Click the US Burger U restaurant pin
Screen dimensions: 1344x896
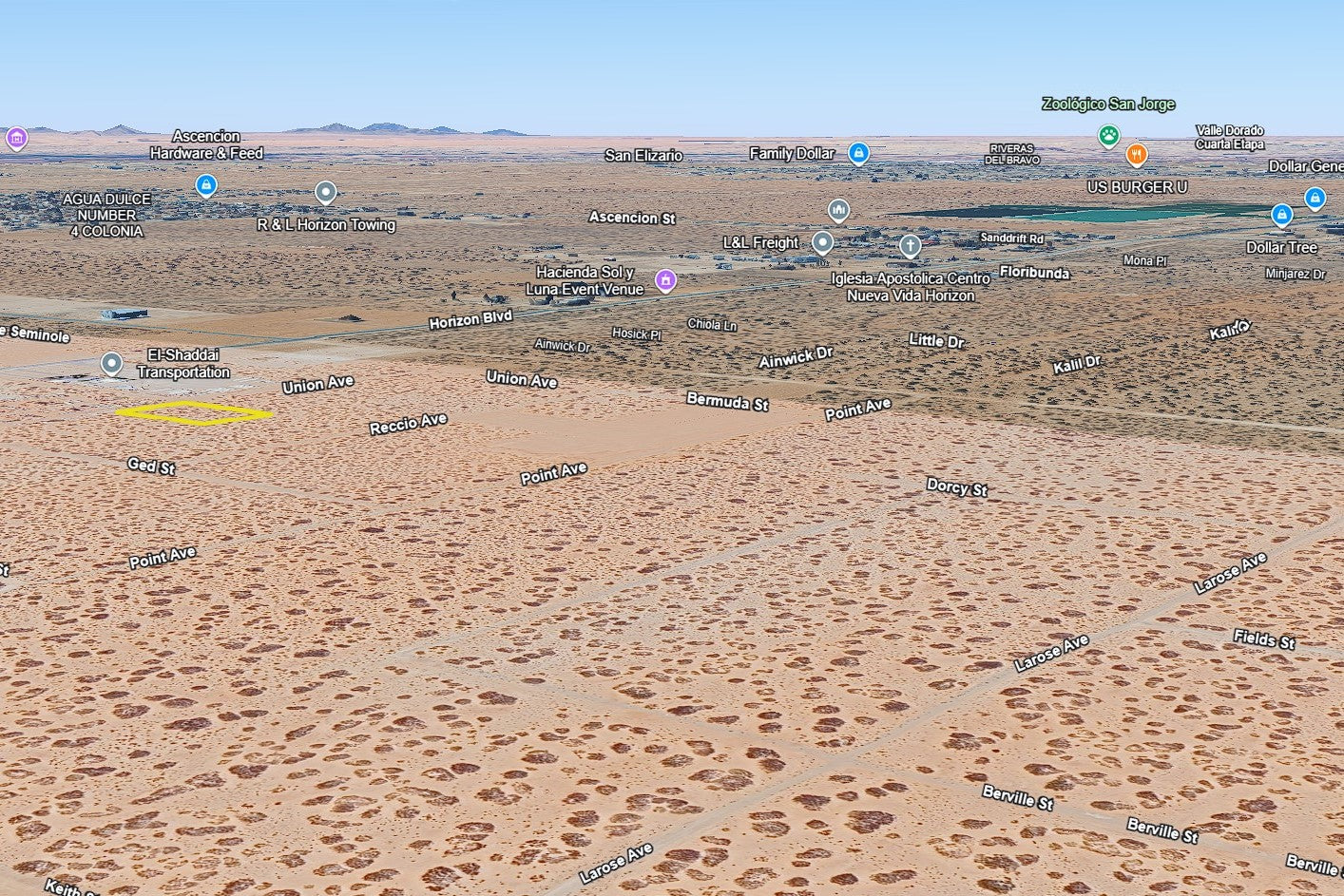coord(1136,154)
